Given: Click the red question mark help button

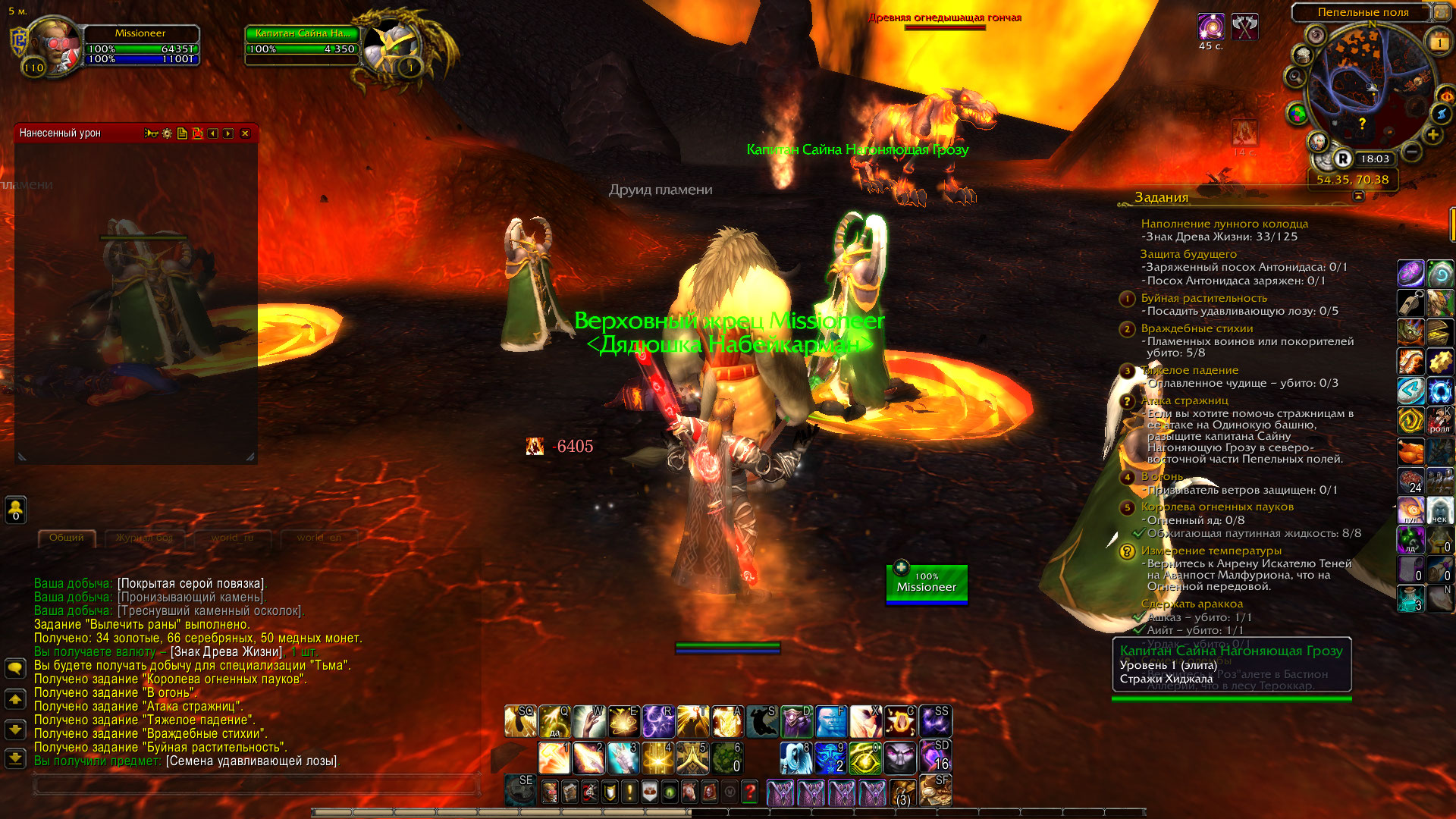Looking at the screenshot, I should click(749, 792).
